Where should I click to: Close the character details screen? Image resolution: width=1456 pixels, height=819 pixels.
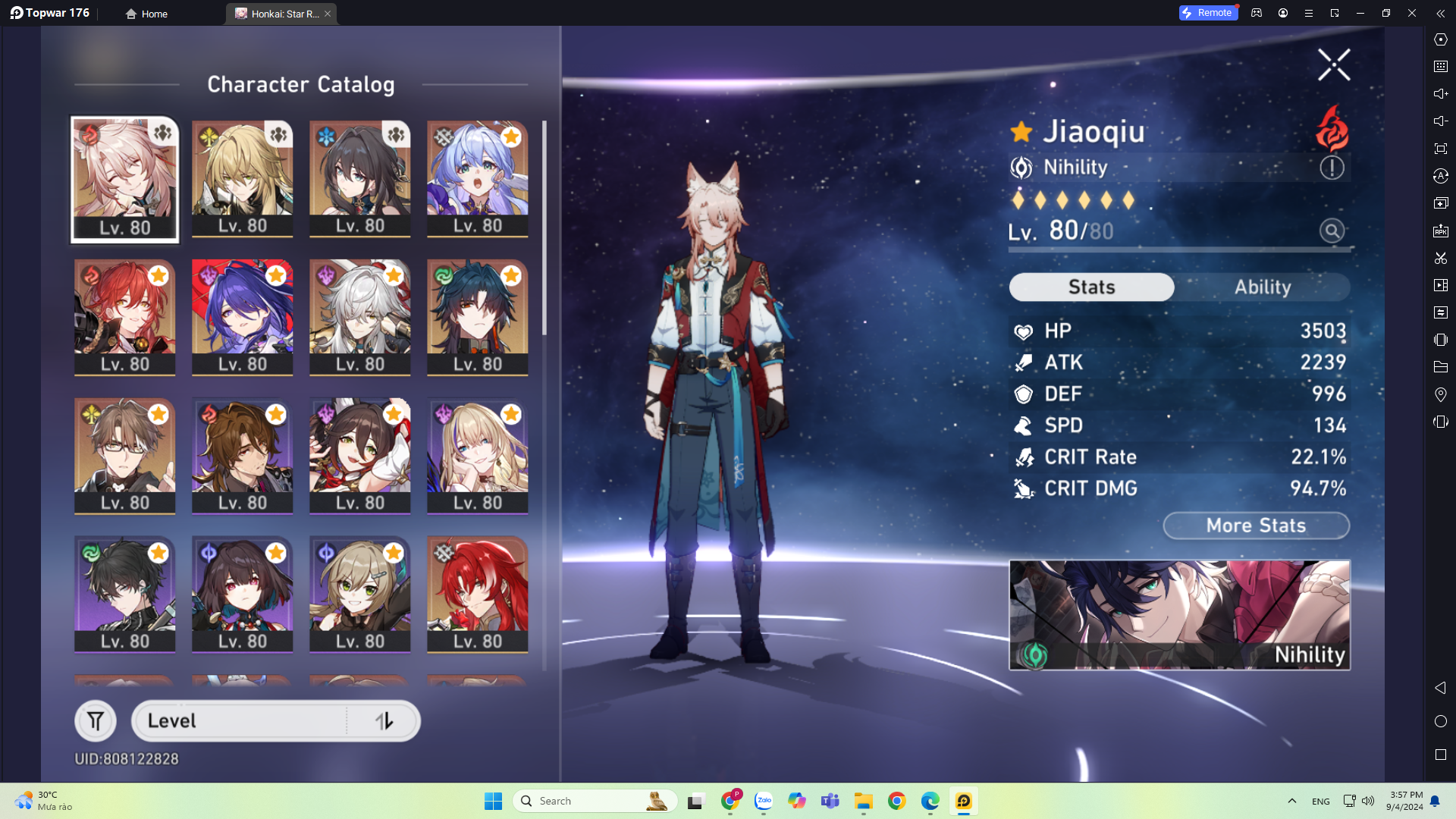pyautogui.click(x=1333, y=65)
